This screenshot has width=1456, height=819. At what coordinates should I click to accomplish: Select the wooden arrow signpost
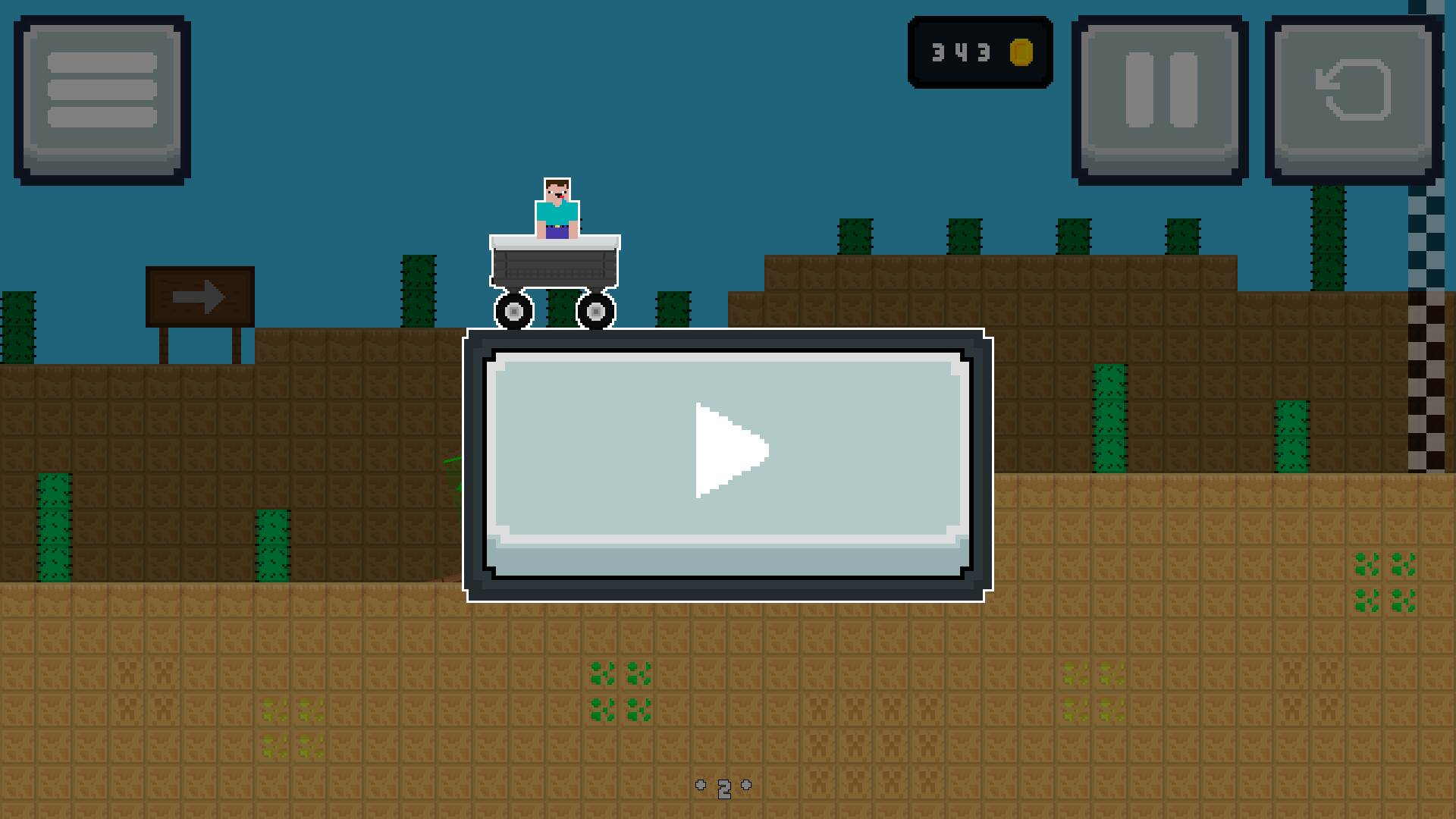click(x=201, y=296)
